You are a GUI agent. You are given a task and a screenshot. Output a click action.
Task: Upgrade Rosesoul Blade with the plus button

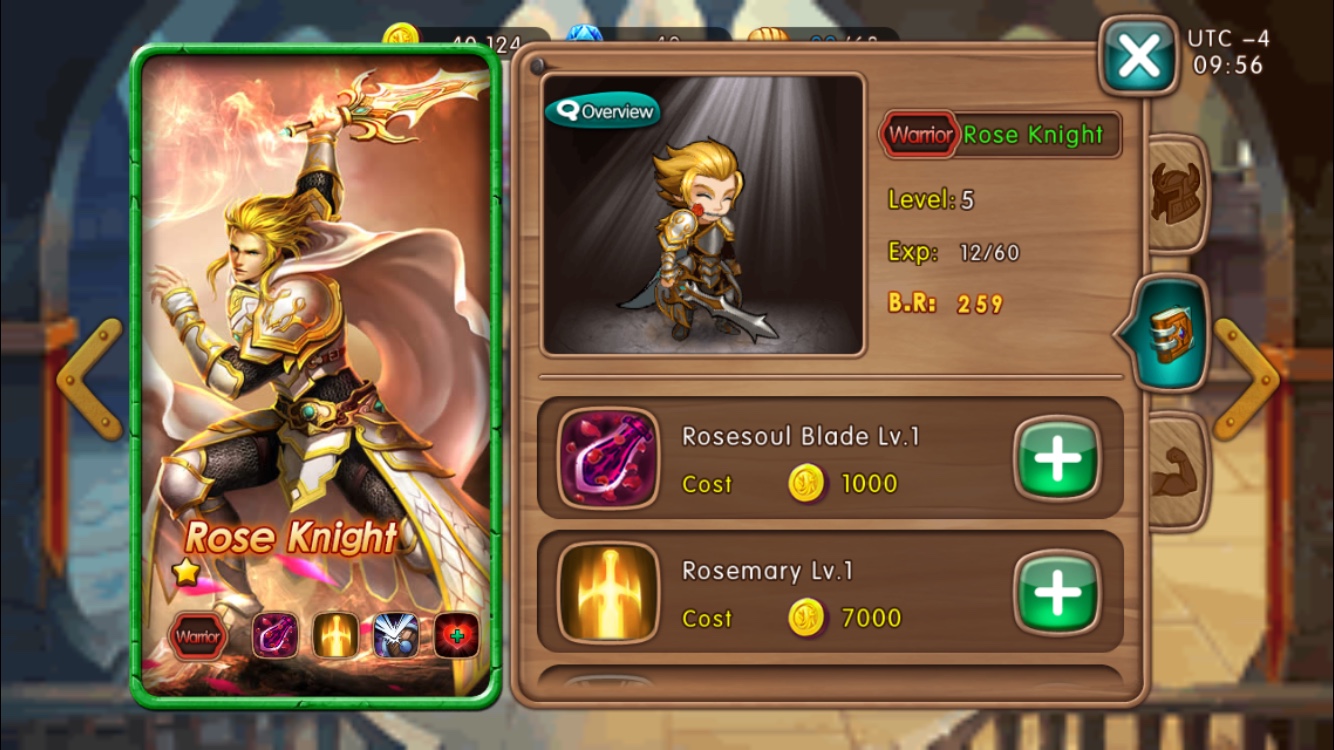[1057, 458]
